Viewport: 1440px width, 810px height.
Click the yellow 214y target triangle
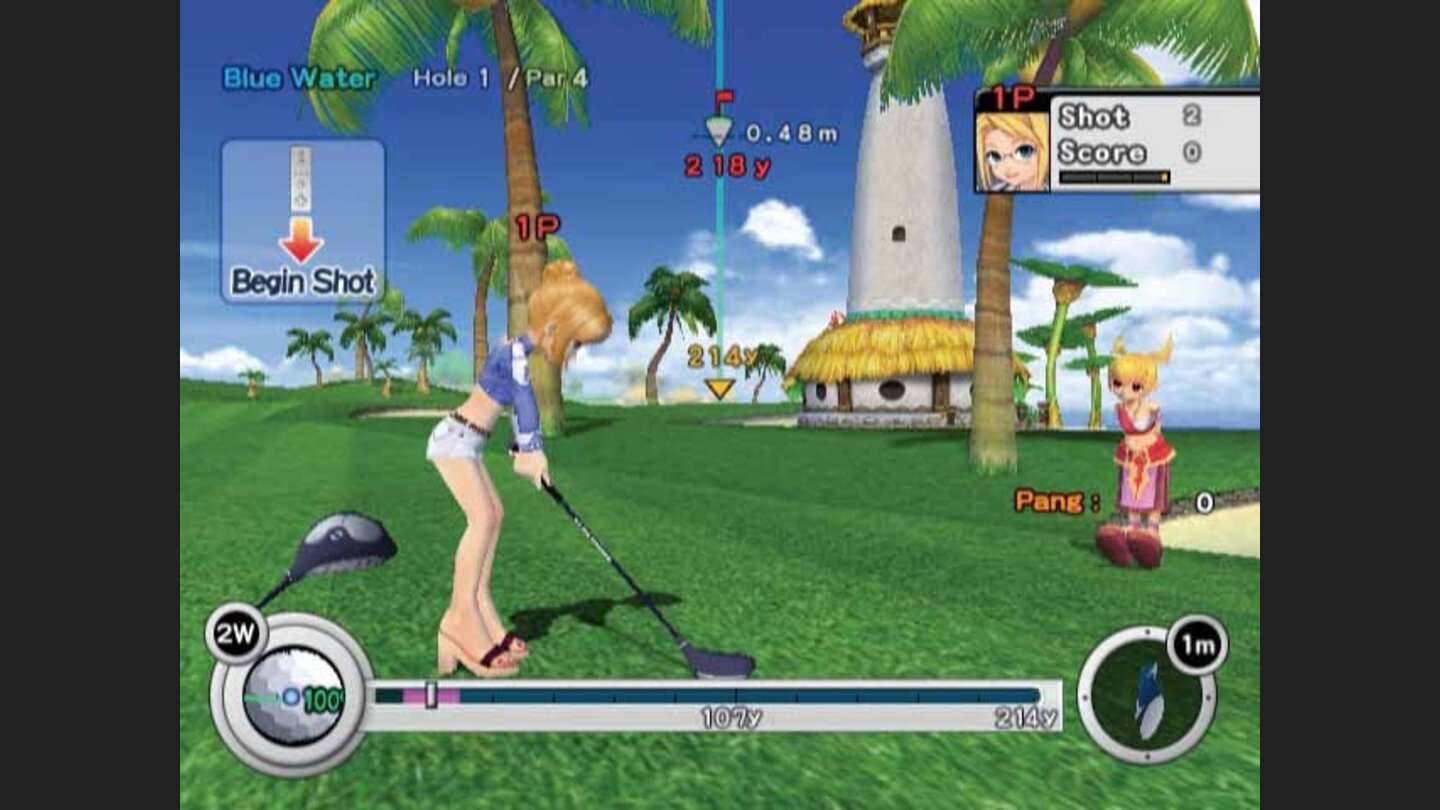pyautogui.click(x=718, y=388)
